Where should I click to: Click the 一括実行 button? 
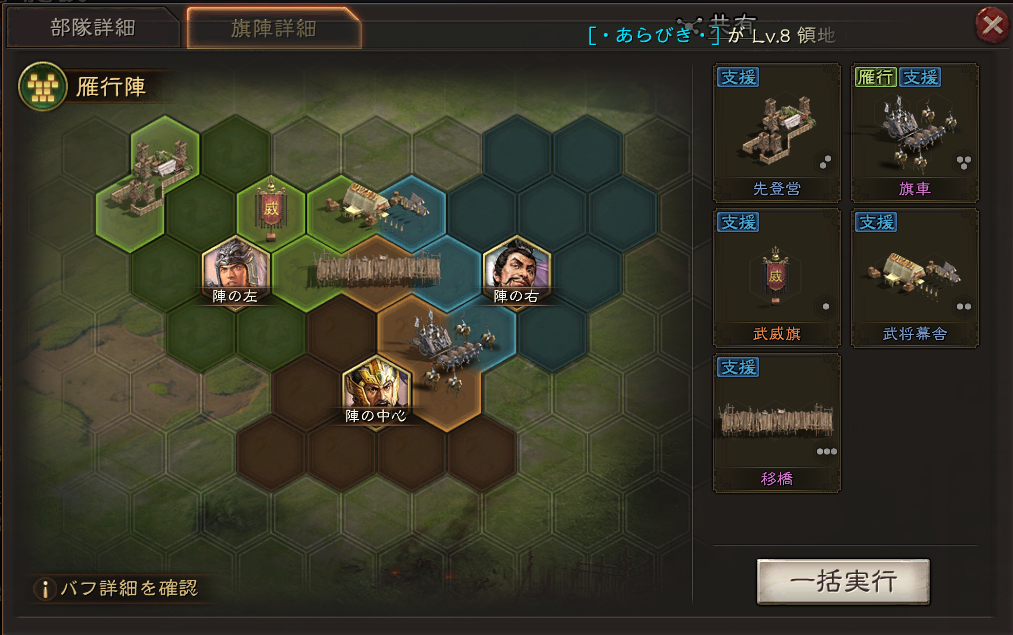[x=843, y=582]
